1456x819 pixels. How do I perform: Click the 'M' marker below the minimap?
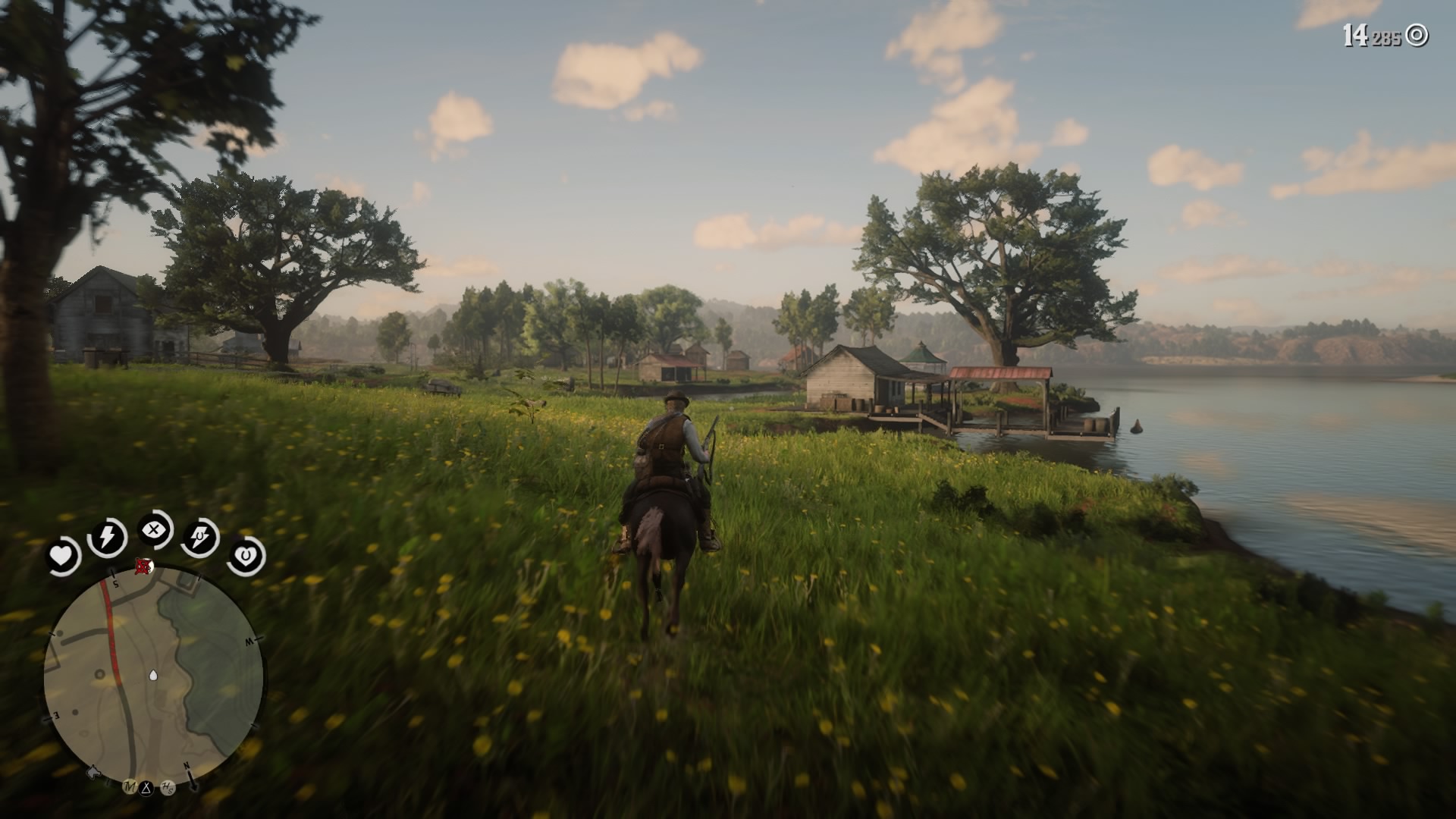click(x=129, y=786)
